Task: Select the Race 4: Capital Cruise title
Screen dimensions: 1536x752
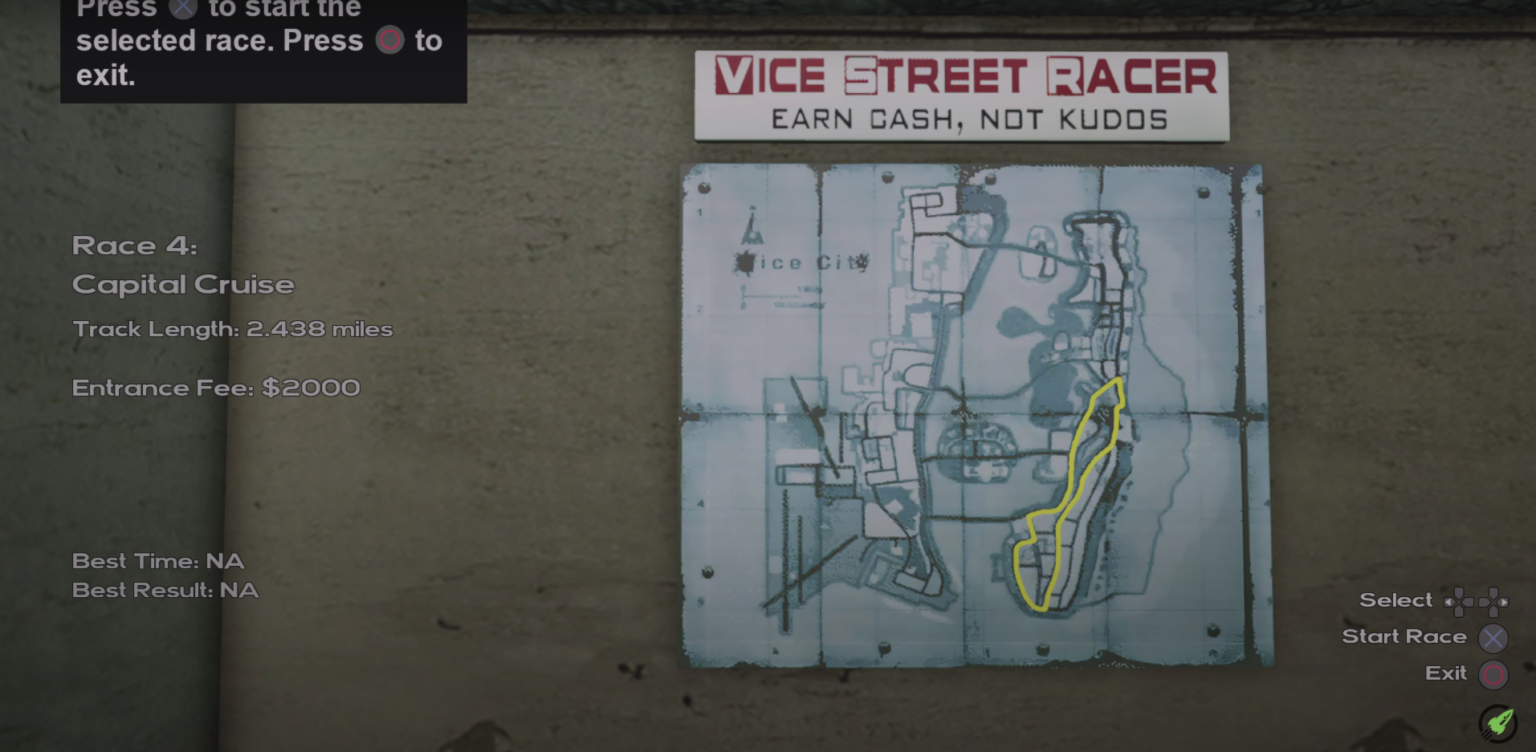Action: point(183,265)
